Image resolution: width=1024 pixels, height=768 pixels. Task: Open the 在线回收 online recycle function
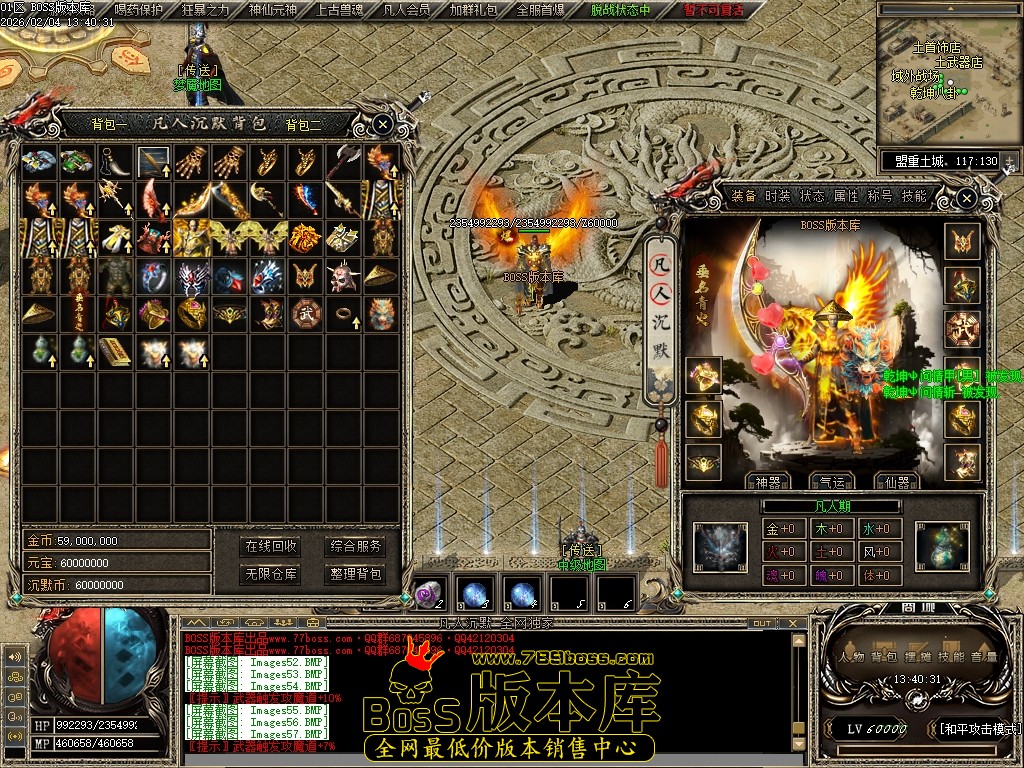(x=271, y=546)
